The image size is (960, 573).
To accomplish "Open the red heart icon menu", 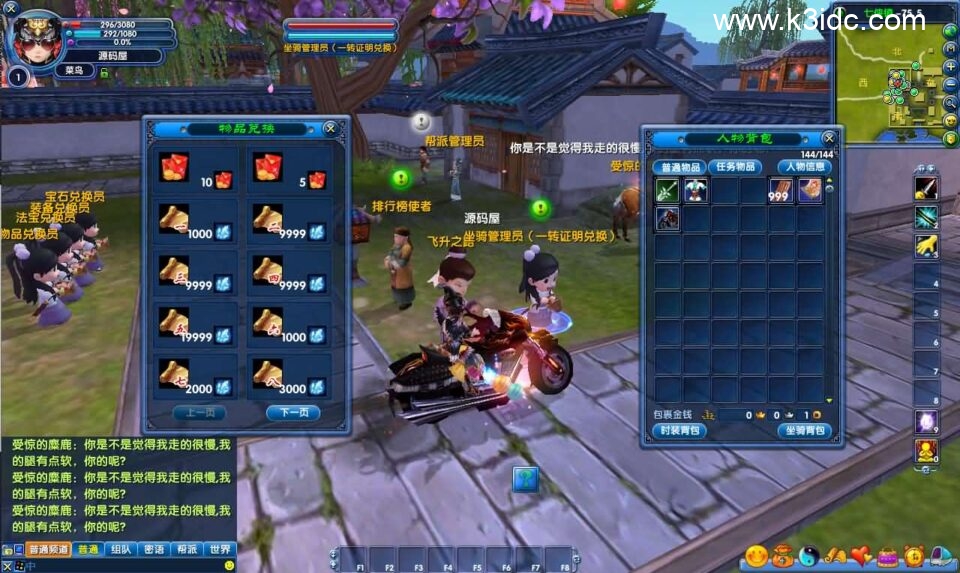I will 861,555.
